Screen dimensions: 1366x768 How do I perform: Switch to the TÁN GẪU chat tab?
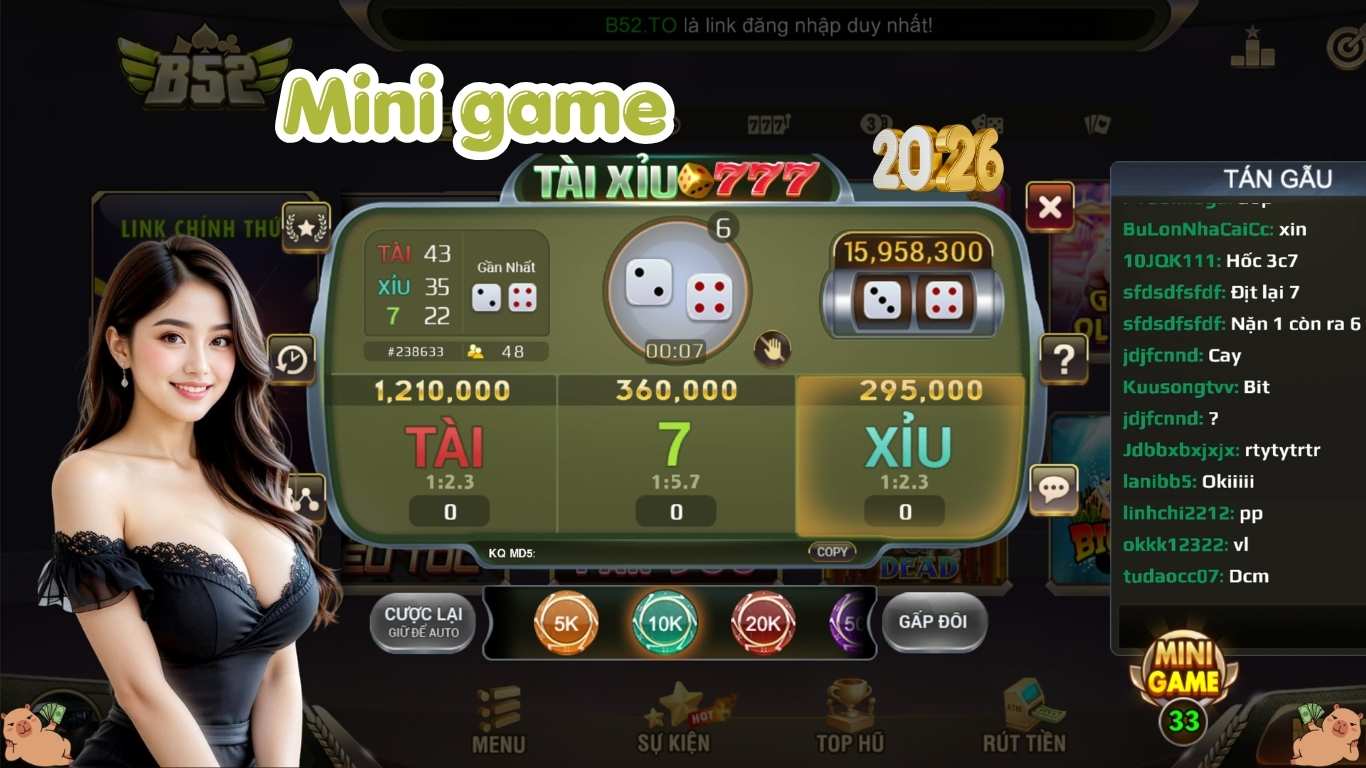click(x=1280, y=178)
